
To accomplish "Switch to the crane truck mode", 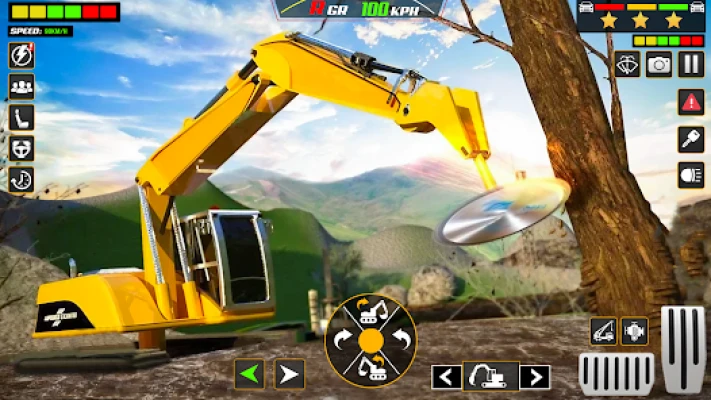I will (603, 331).
